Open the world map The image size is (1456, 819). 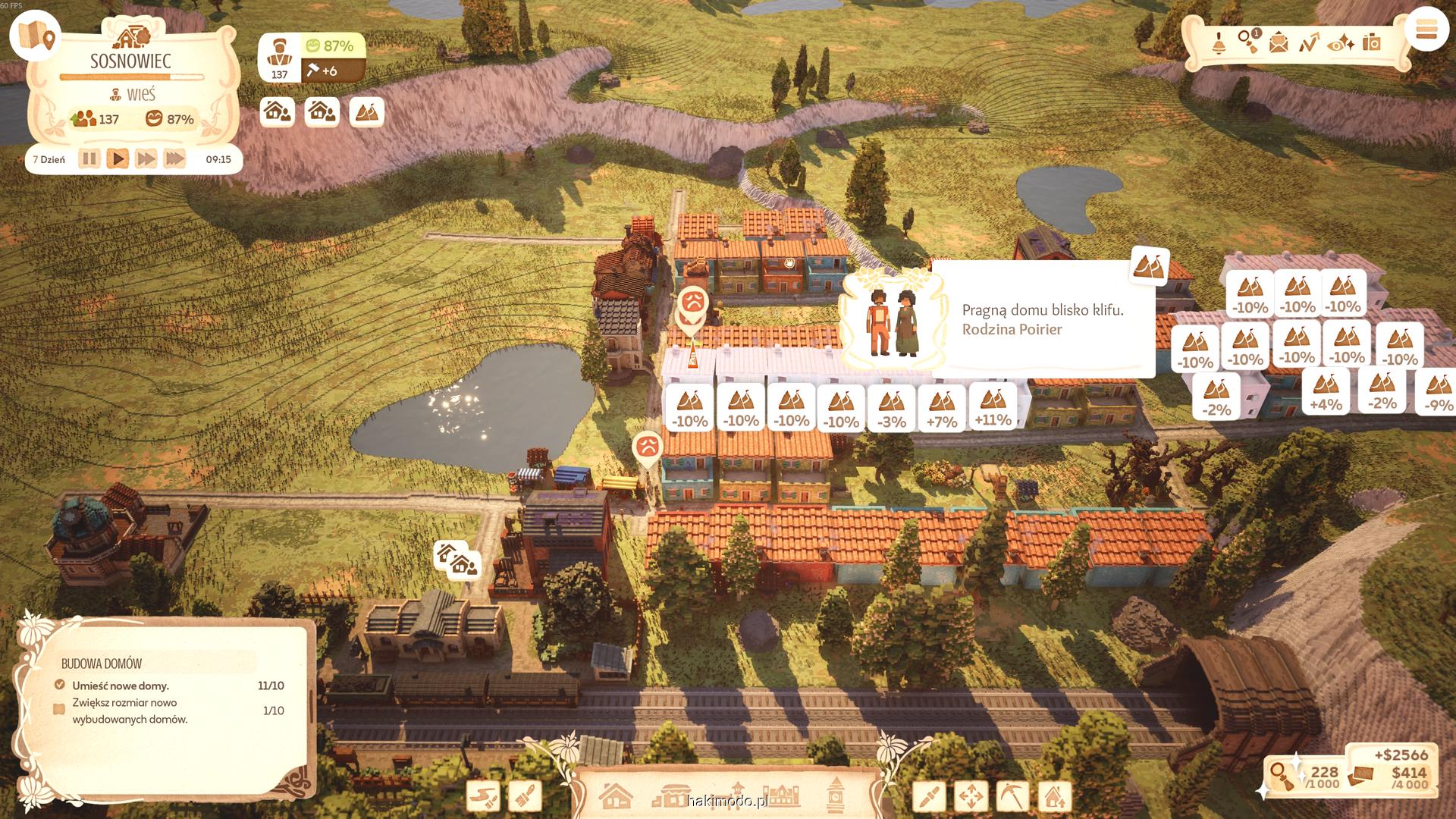coord(35,35)
